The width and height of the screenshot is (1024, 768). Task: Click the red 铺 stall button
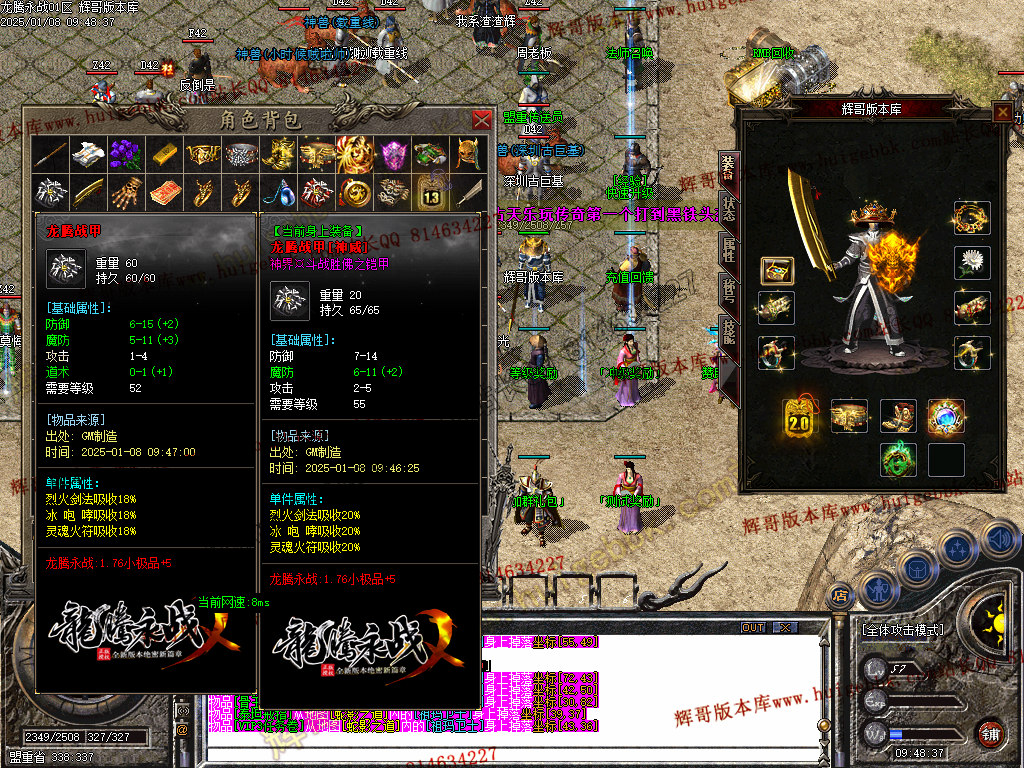(991, 733)
